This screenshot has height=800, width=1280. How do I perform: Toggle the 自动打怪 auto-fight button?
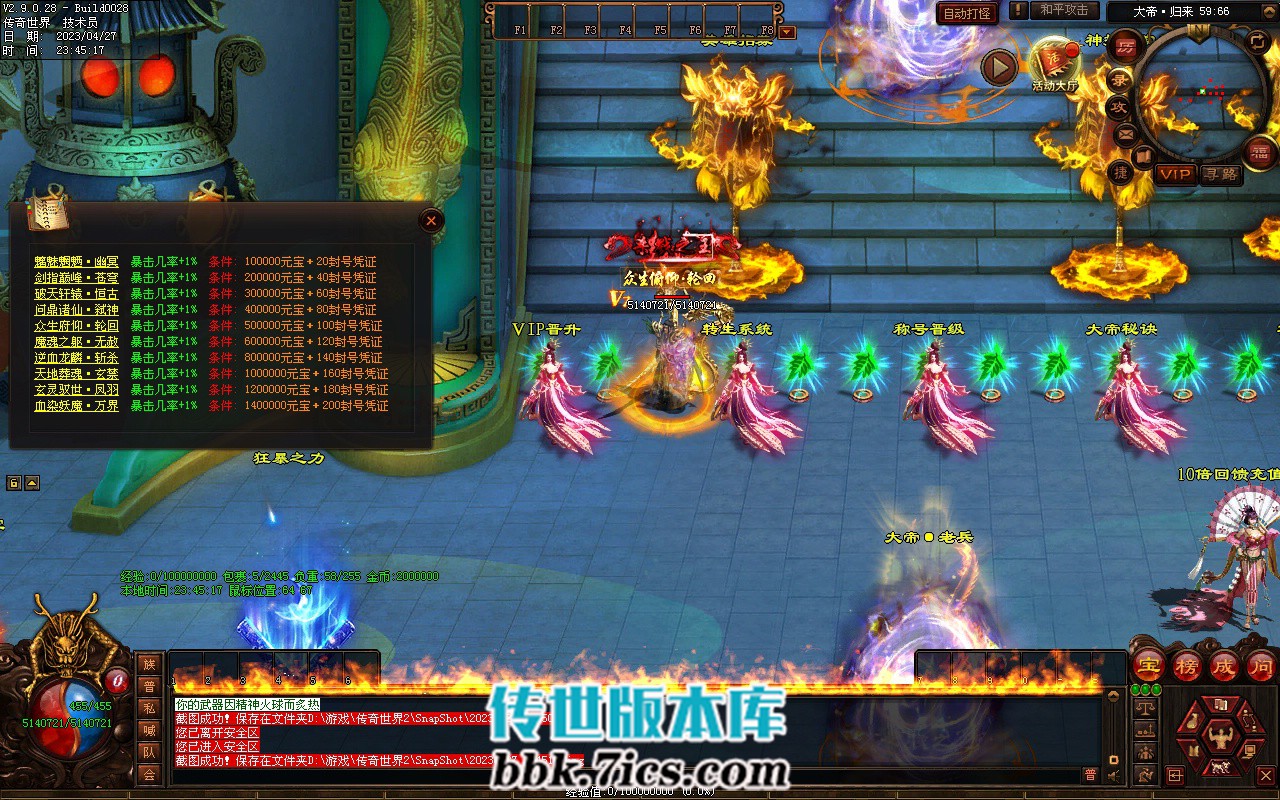pyautogui.click(x=968, y=13)
